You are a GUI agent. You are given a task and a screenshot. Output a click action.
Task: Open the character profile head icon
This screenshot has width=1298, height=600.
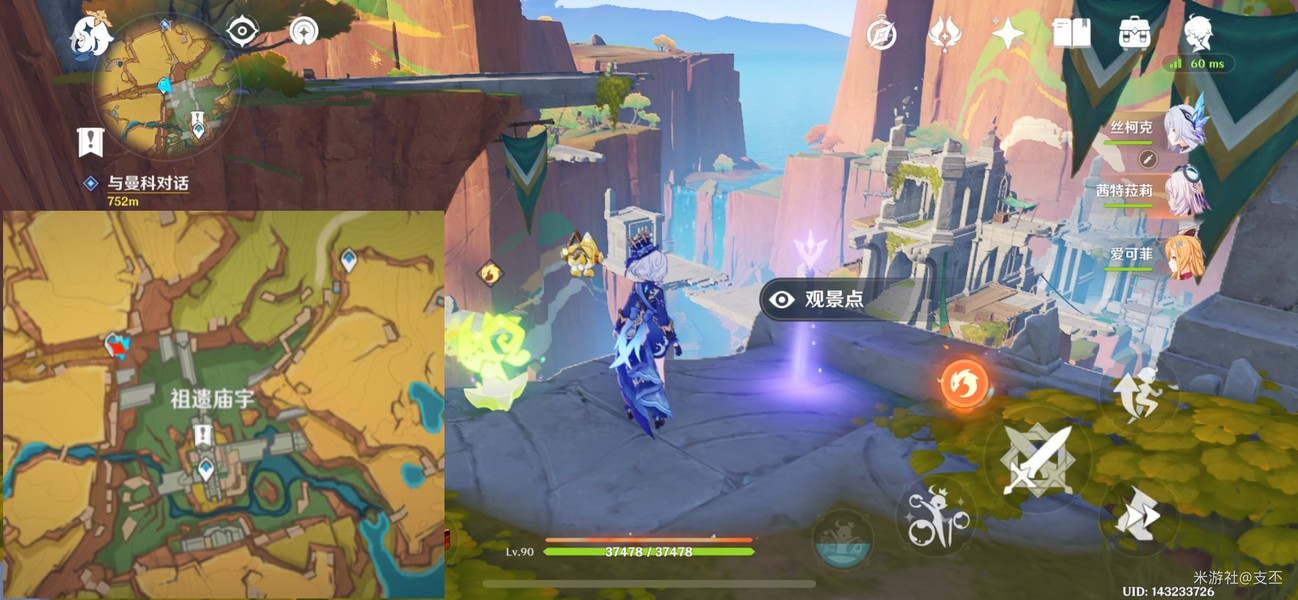(x=1198, y=34)
